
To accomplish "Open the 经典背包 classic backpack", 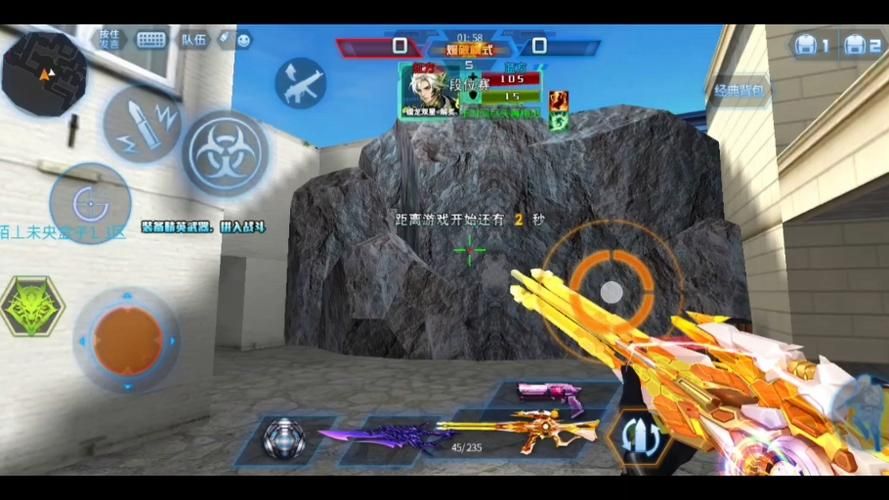I will [x=740, y=91].
